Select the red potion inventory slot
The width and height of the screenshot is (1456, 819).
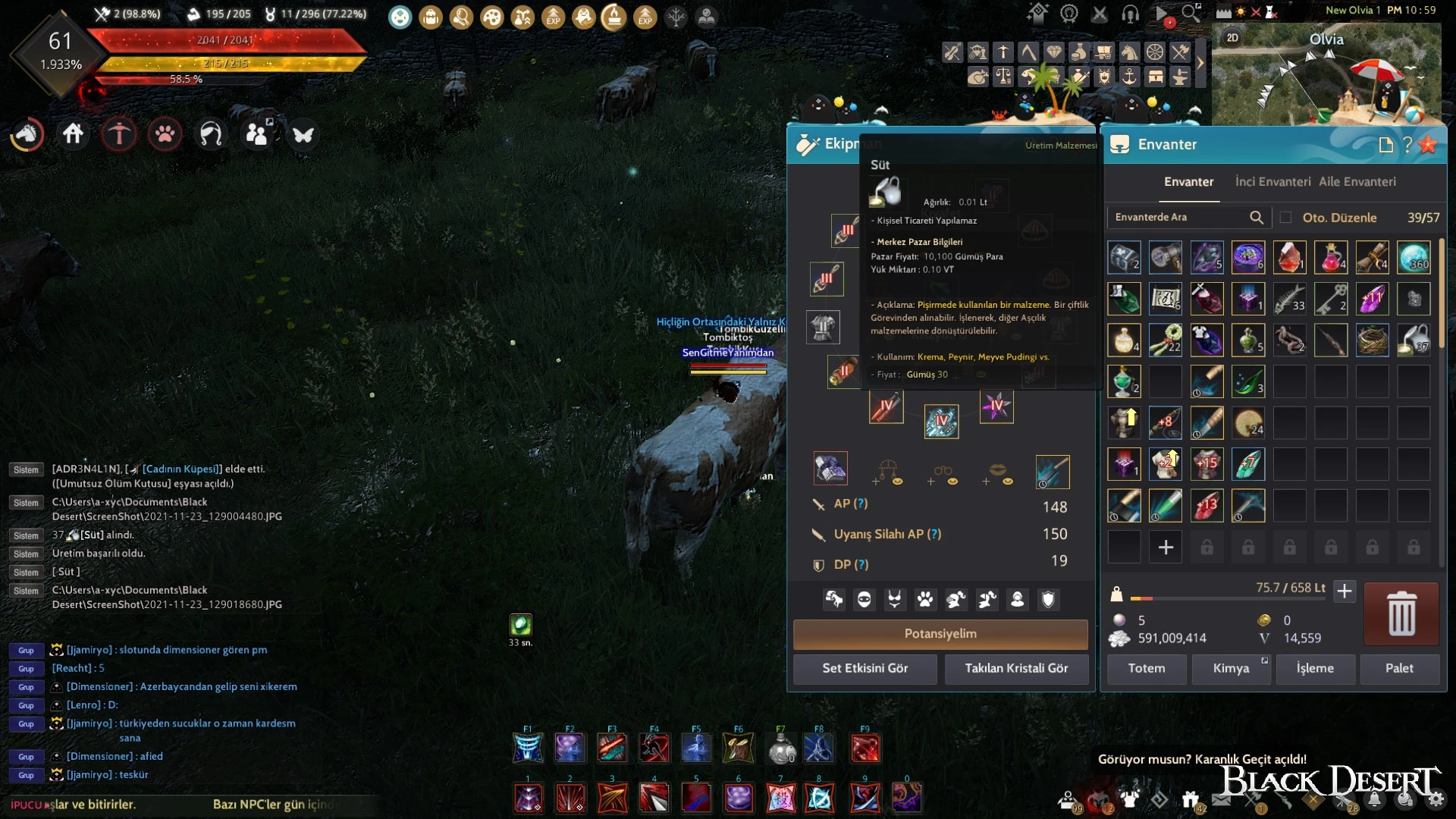pyautogui.click(x=1330, y=258)
